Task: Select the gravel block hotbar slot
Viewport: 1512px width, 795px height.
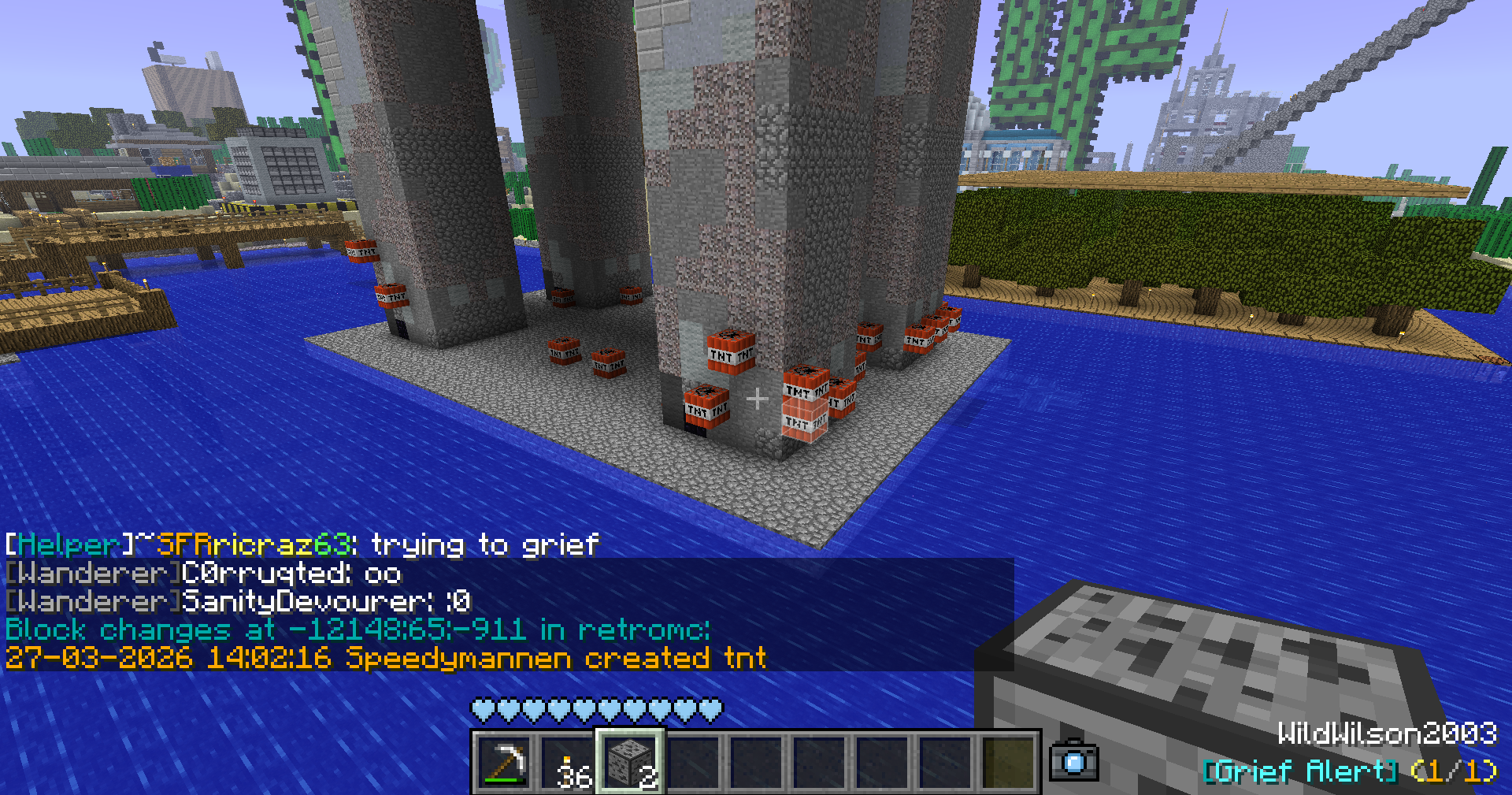Action: pyautogui.click(x=631, y=762)
